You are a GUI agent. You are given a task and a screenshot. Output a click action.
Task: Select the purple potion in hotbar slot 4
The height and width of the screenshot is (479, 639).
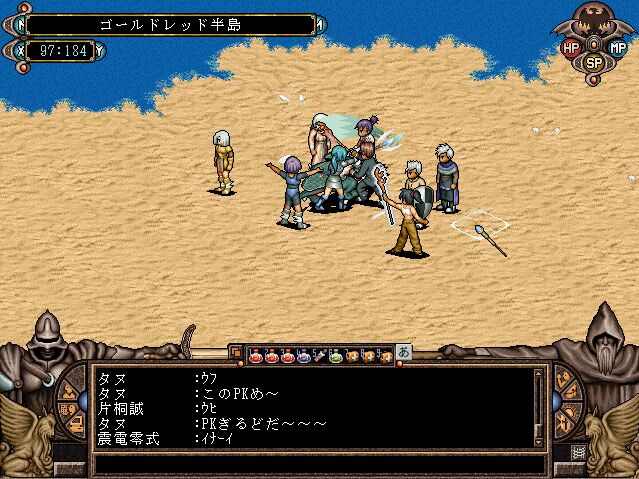pyautogui.click(x=304, y=353)
